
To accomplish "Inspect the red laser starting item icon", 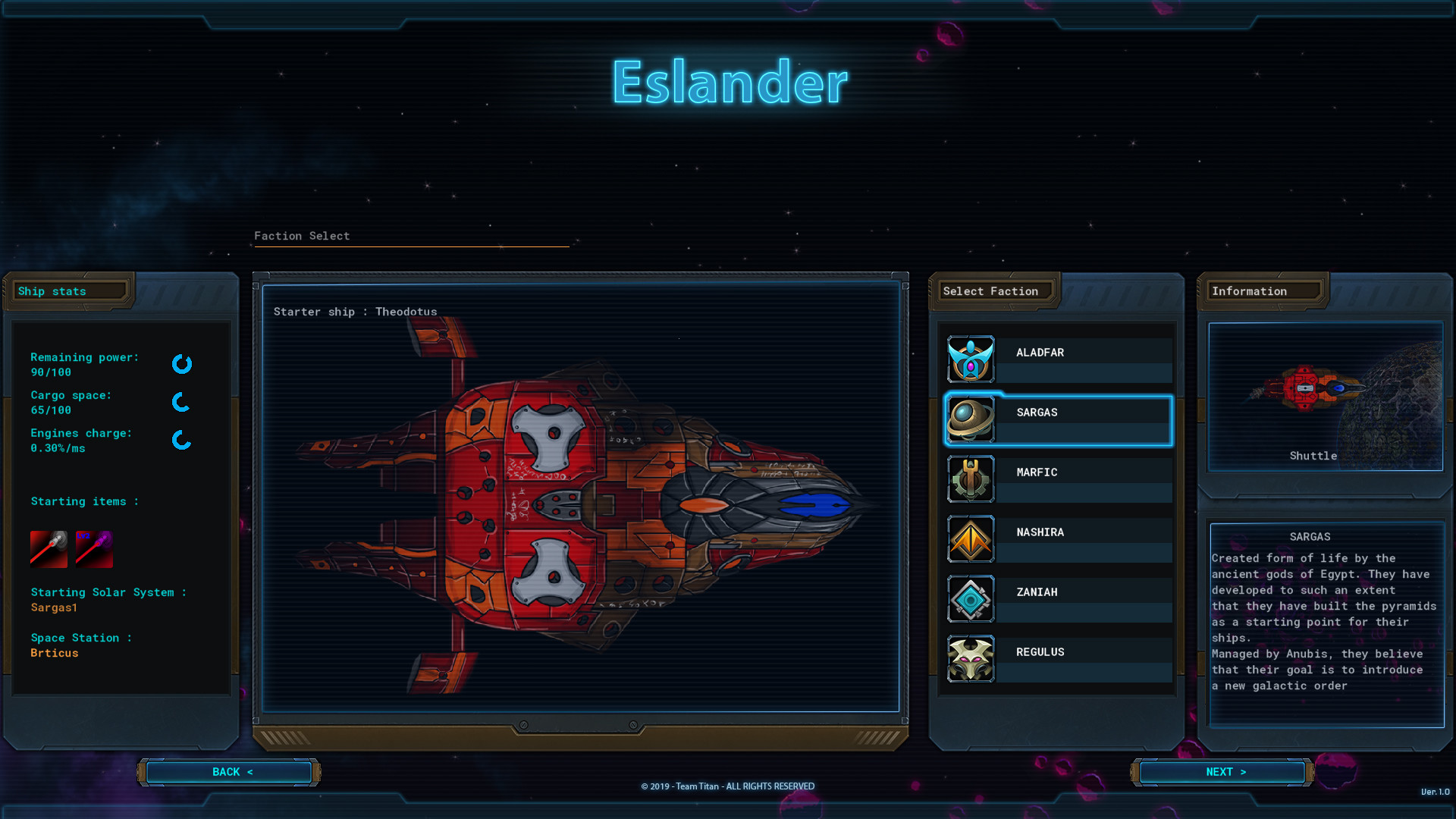I will [x=49, y=548].
